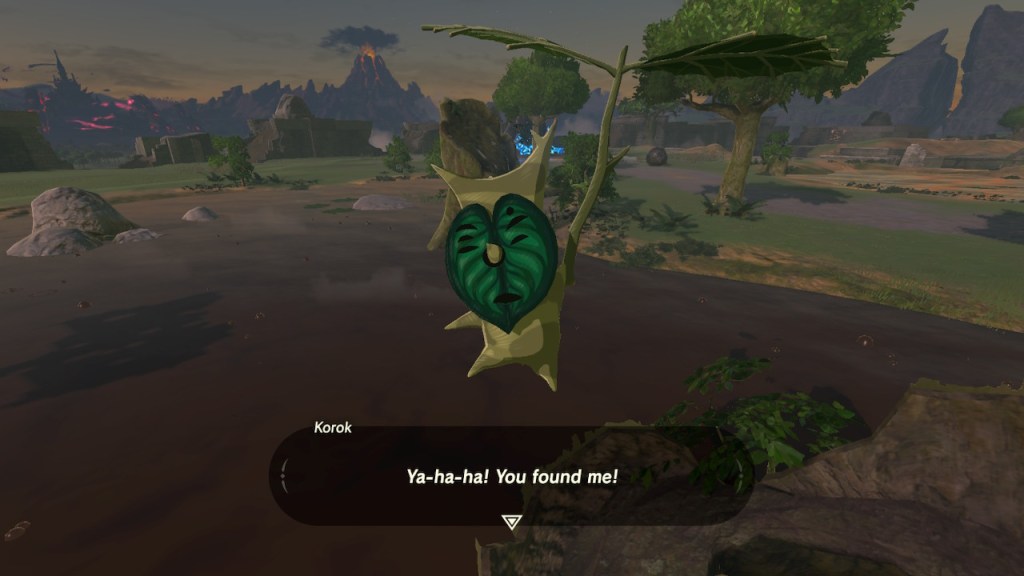Advance dialogue with the downward triangle arrow
The image size is (1024, 576).
[512, 522]
